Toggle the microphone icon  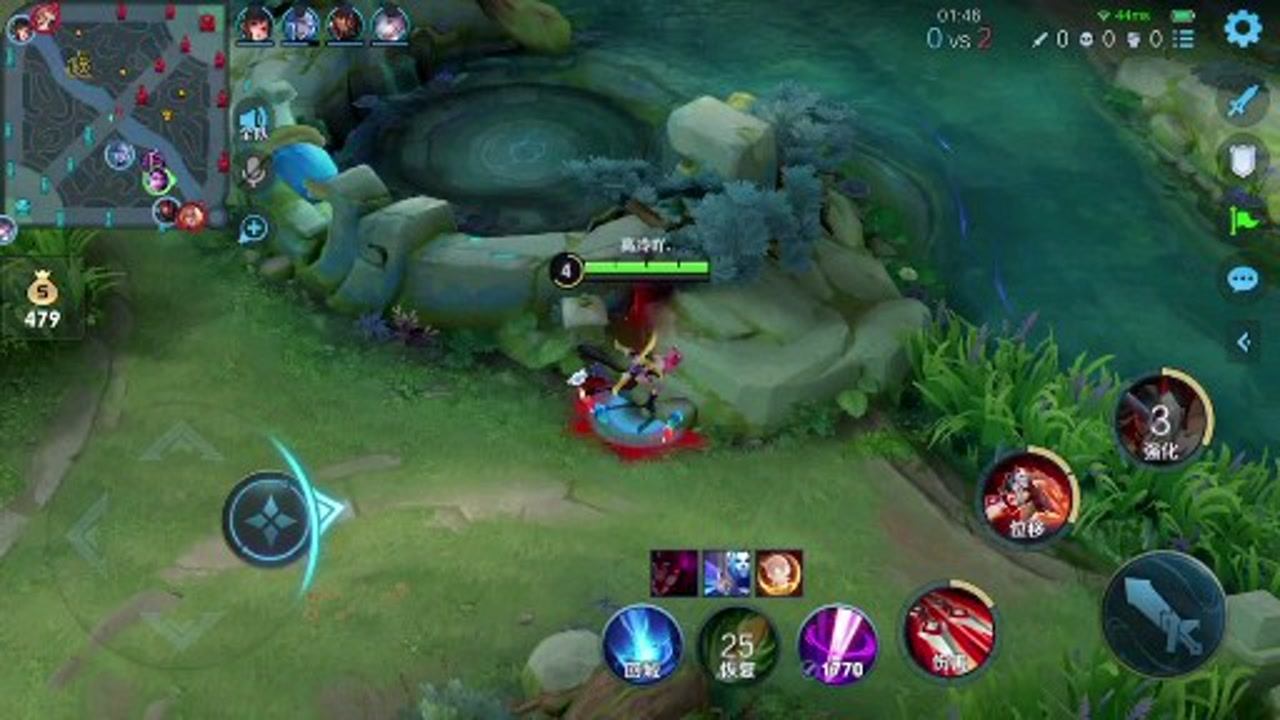coord(254,172)
